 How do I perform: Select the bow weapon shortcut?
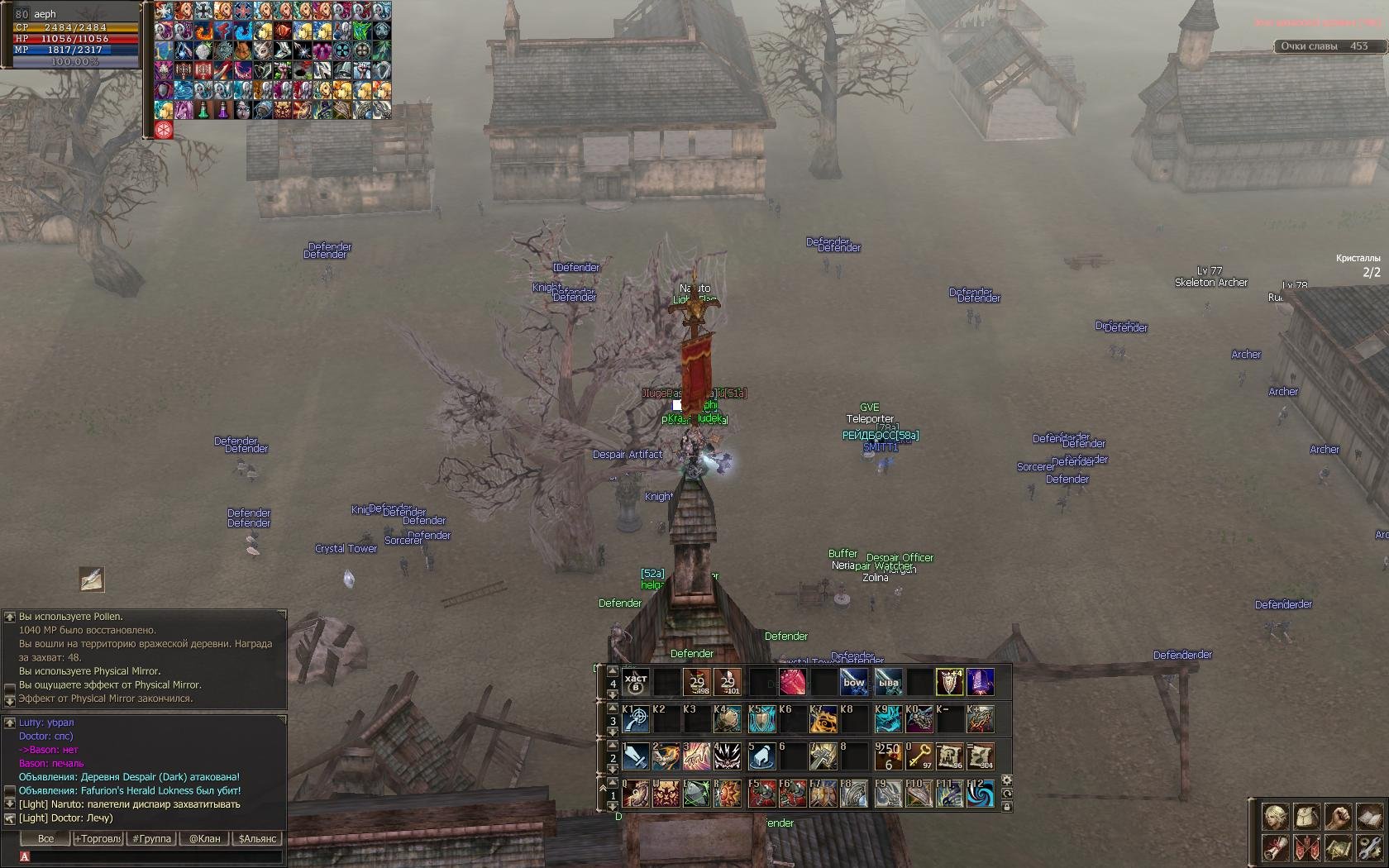tap(855, 682)
